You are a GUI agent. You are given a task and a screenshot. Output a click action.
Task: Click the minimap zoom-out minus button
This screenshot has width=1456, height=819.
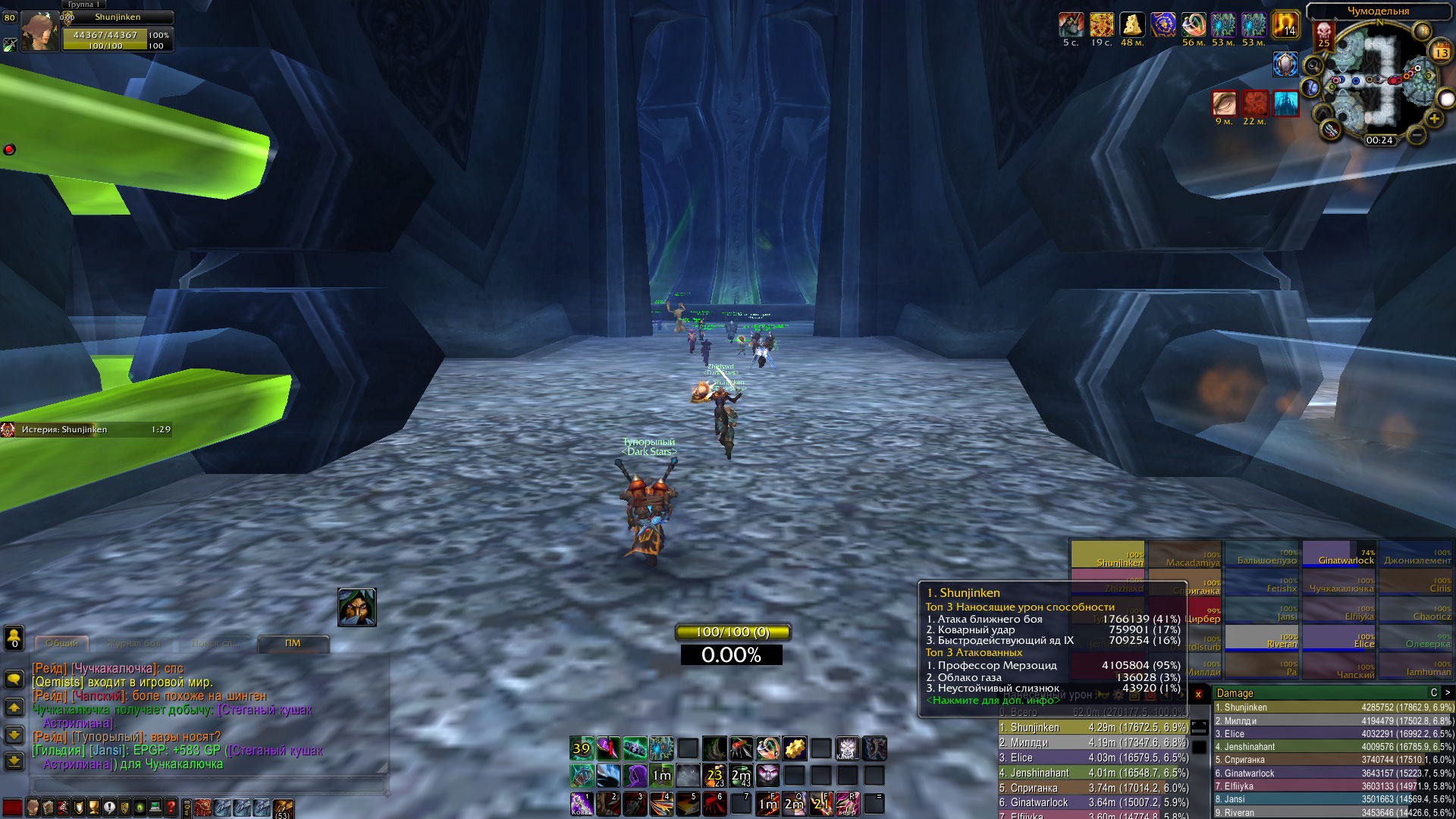point(1416,136)
